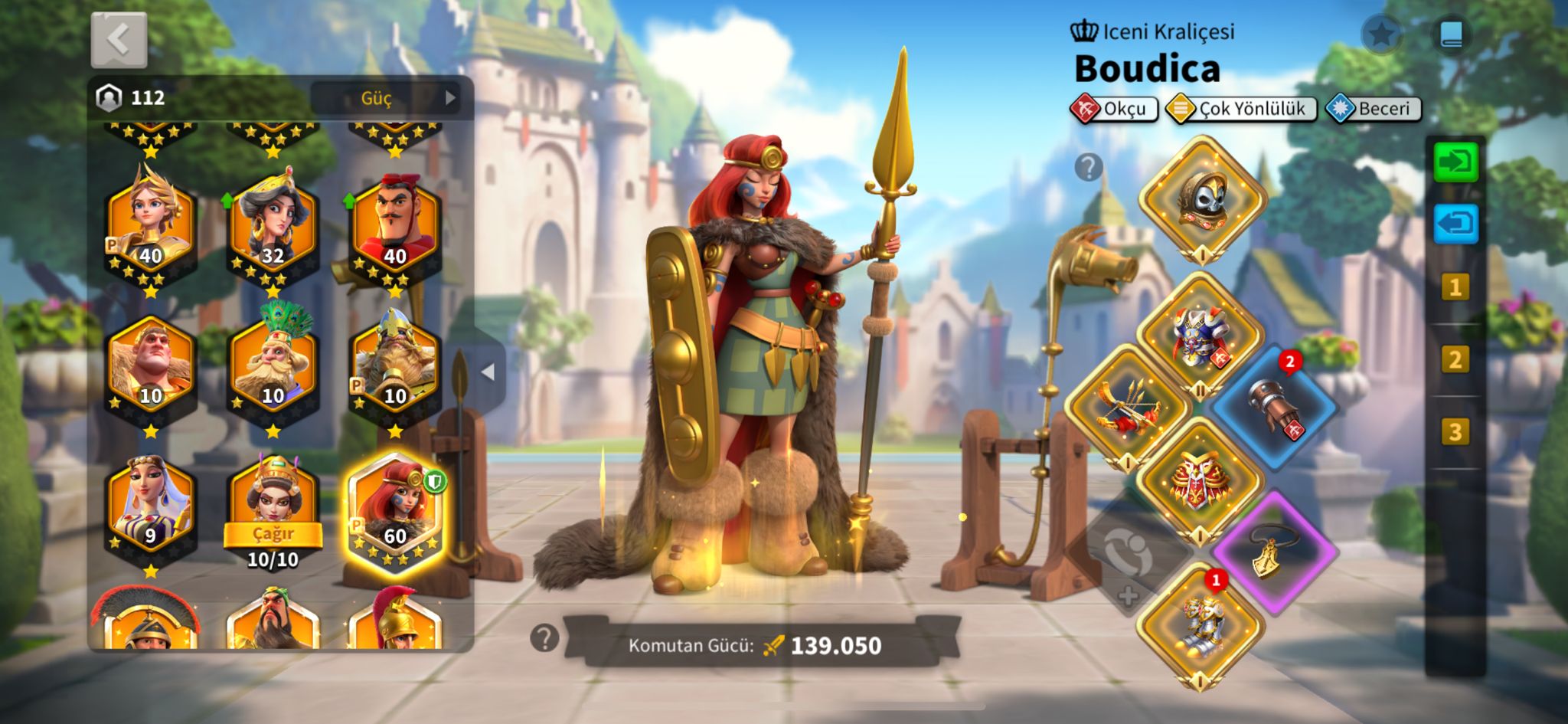The height and width of the screenshot is (724, 1568).
Task: Open the blue book icon
Action: point(1452,34)
